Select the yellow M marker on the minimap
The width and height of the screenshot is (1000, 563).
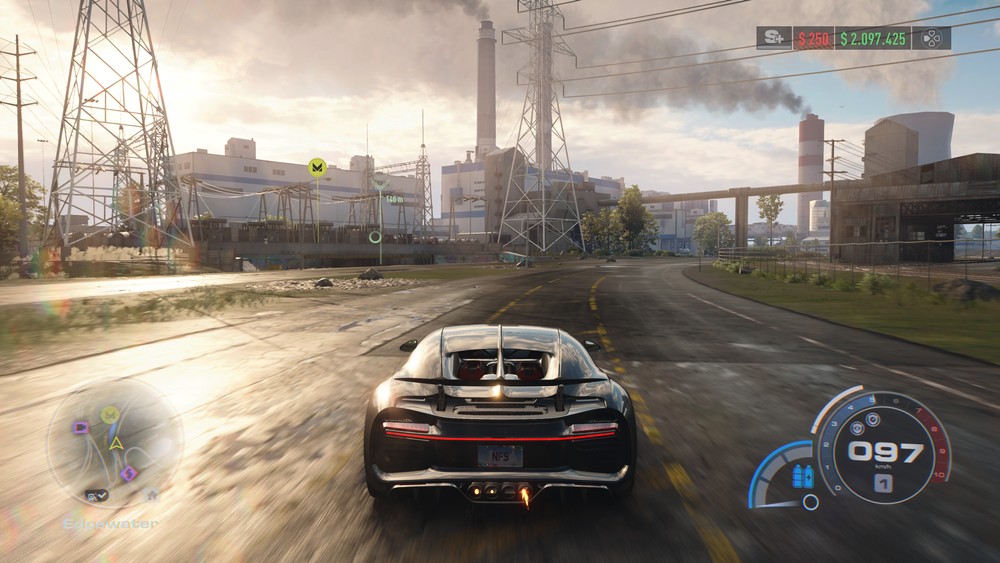110,414
